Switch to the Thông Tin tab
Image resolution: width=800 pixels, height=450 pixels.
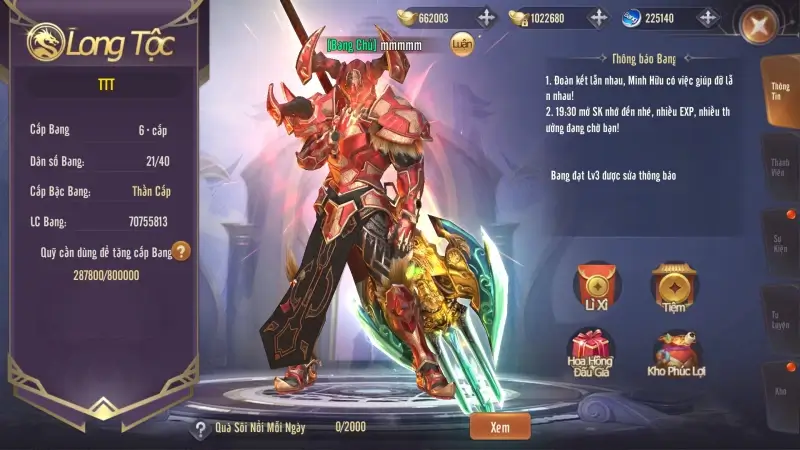[780, 92]
